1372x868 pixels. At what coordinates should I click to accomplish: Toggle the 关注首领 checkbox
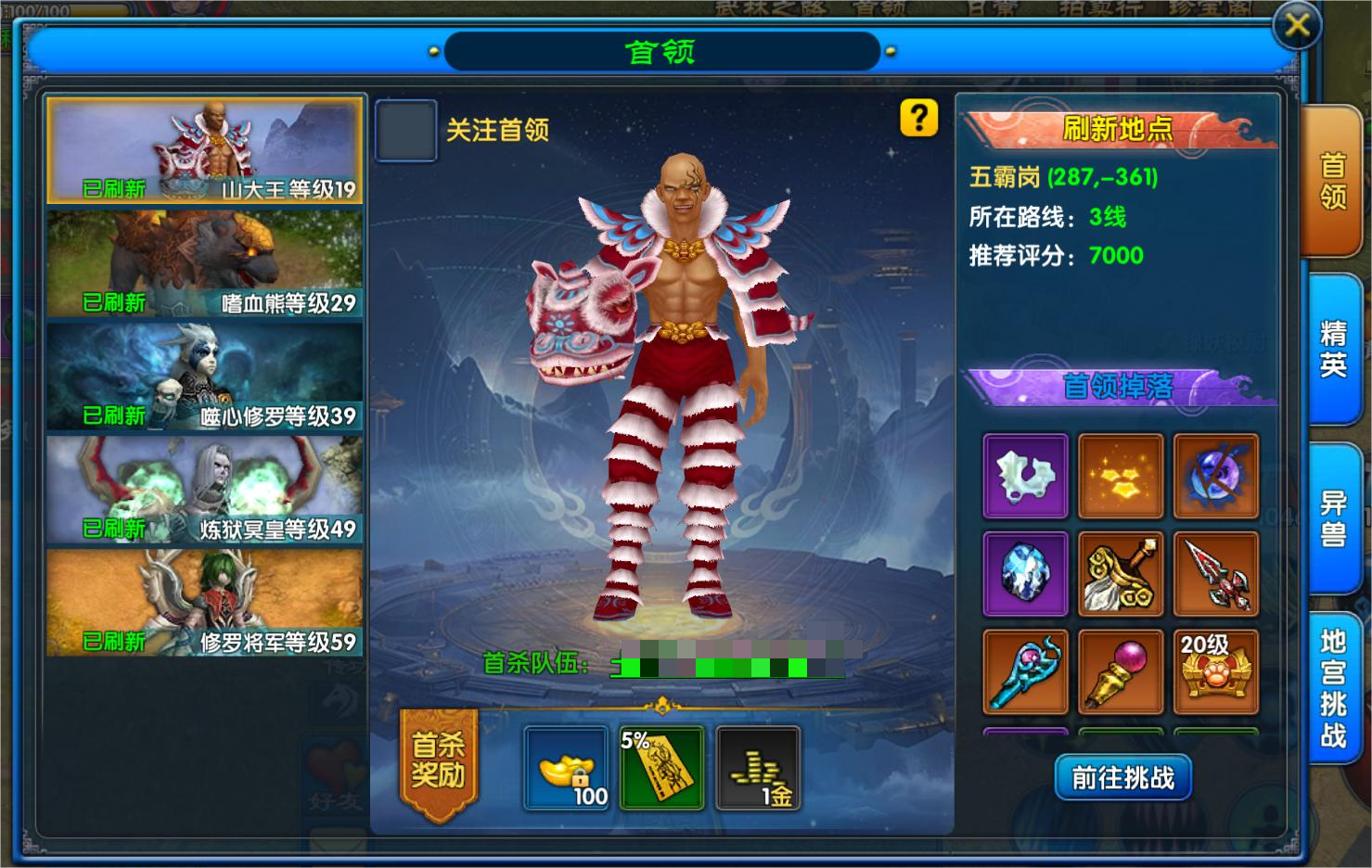click(x=405, y=131)
